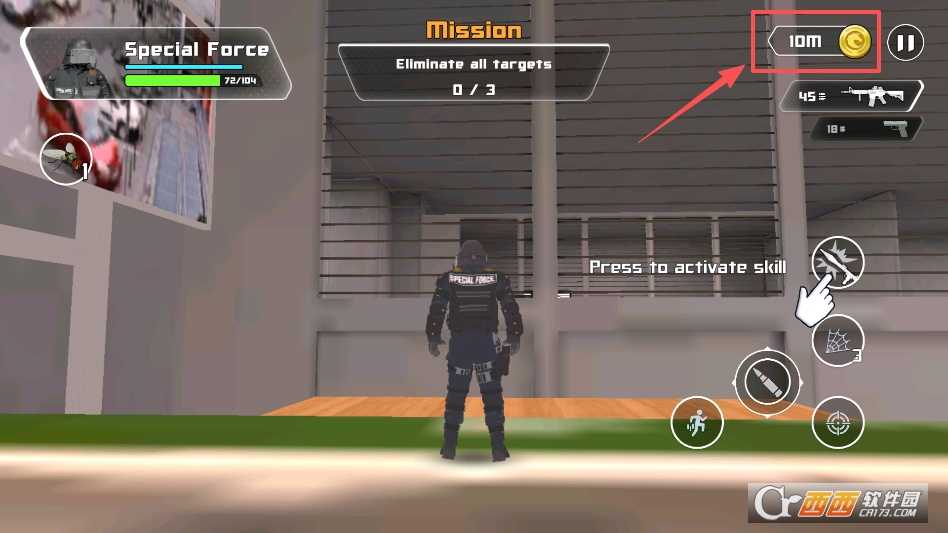Viewport: 948px width, 533px height.
Task: Tap the running man sprint button
Action: tap(696, 422)
